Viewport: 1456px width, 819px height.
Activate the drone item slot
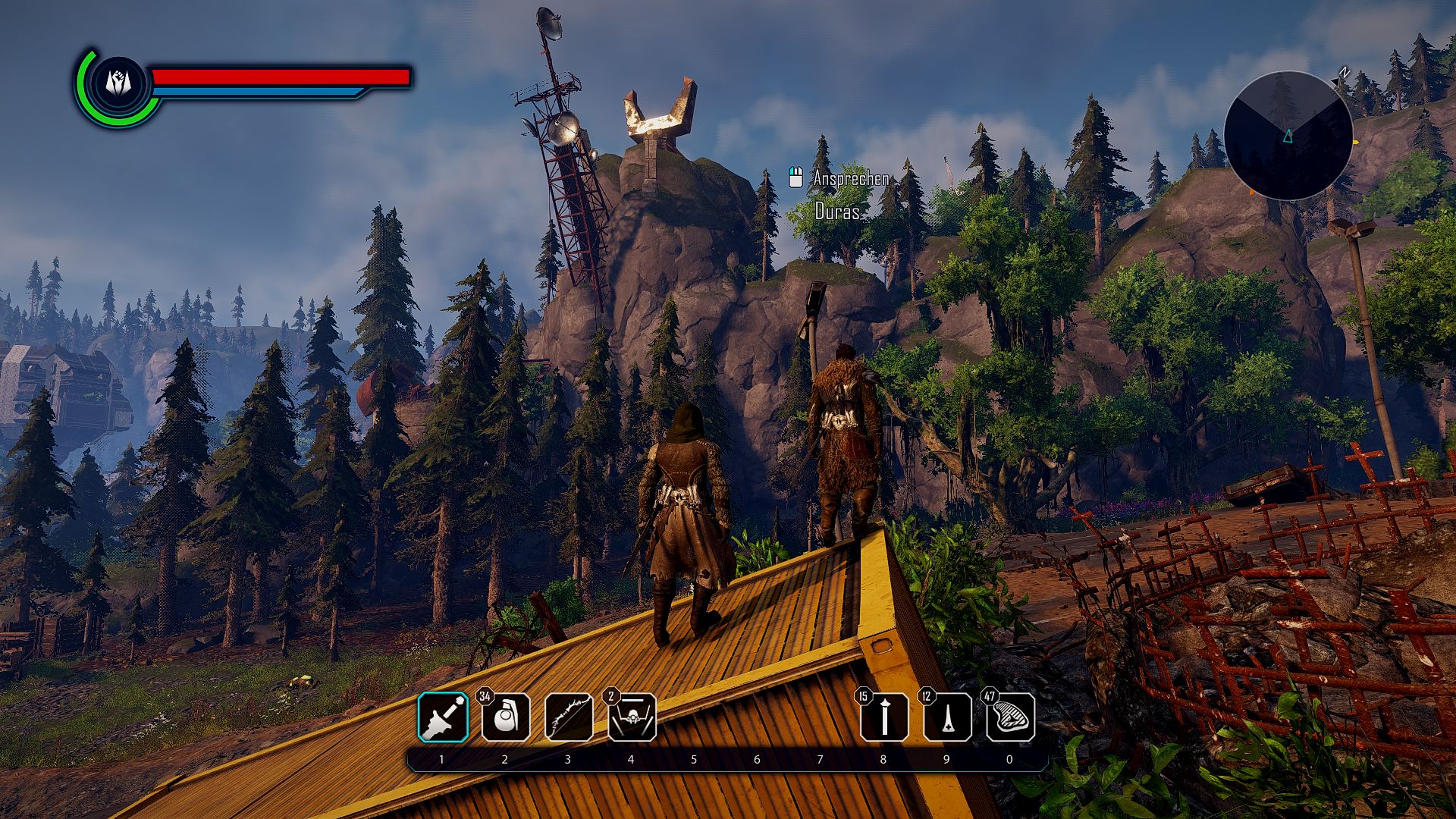coord(632,717)
